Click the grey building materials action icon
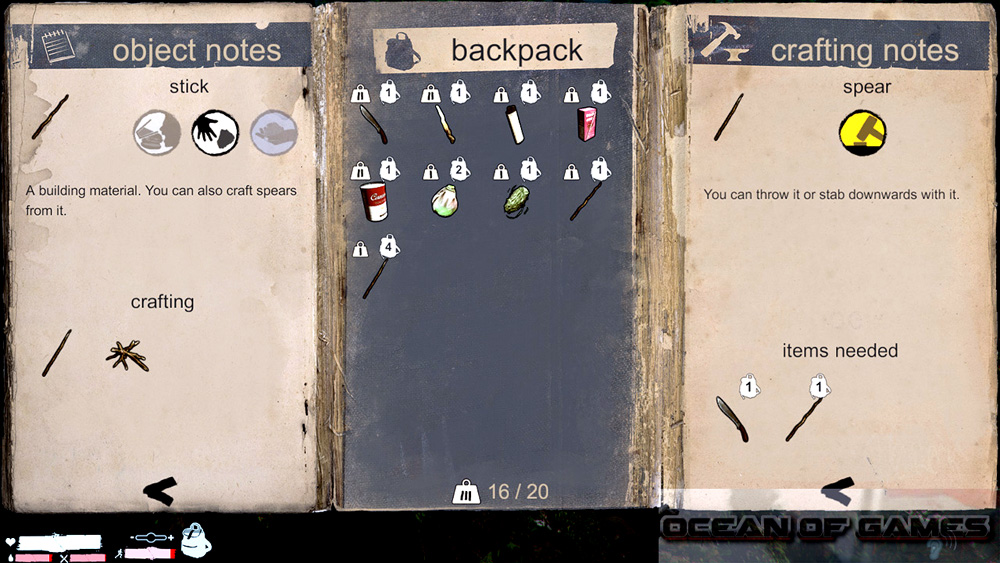This screenshot has height=563, width=1000. [x=158, y=132]
